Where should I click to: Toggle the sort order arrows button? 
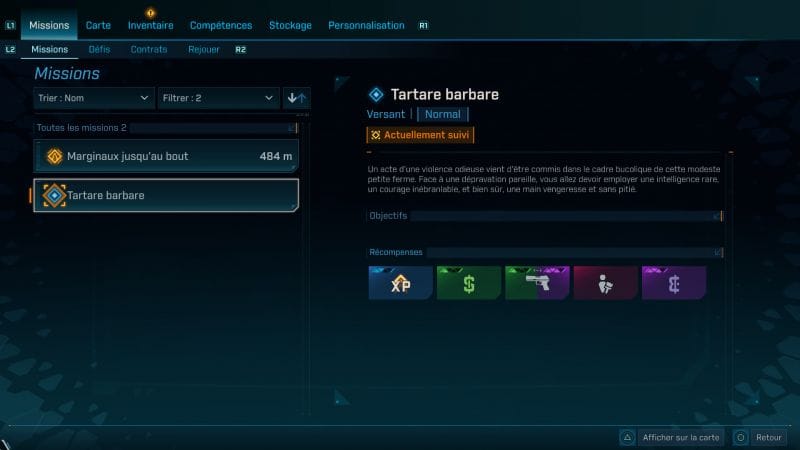point(297,98)
